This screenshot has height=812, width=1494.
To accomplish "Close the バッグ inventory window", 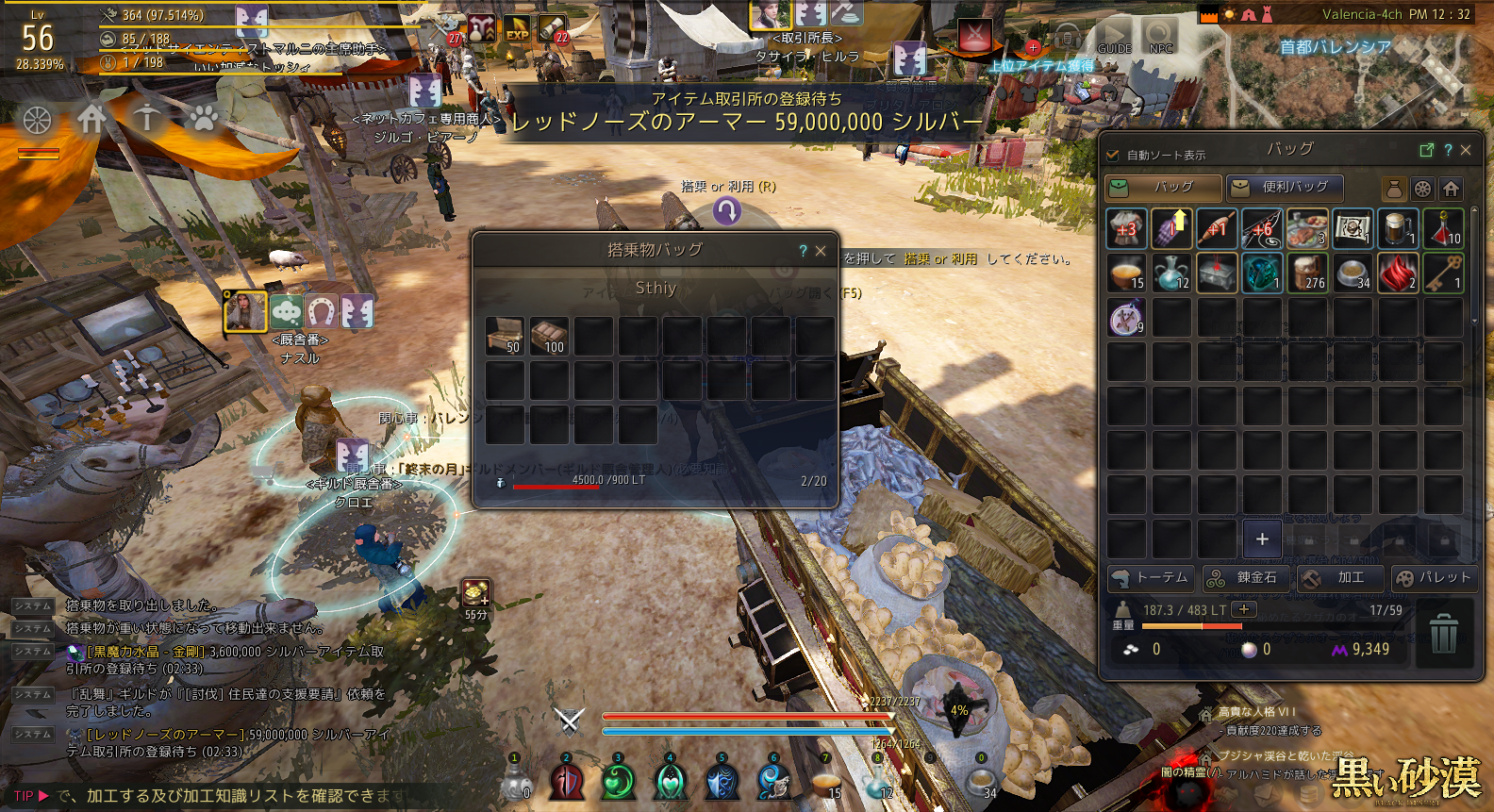I will [x=1466, y=150].
